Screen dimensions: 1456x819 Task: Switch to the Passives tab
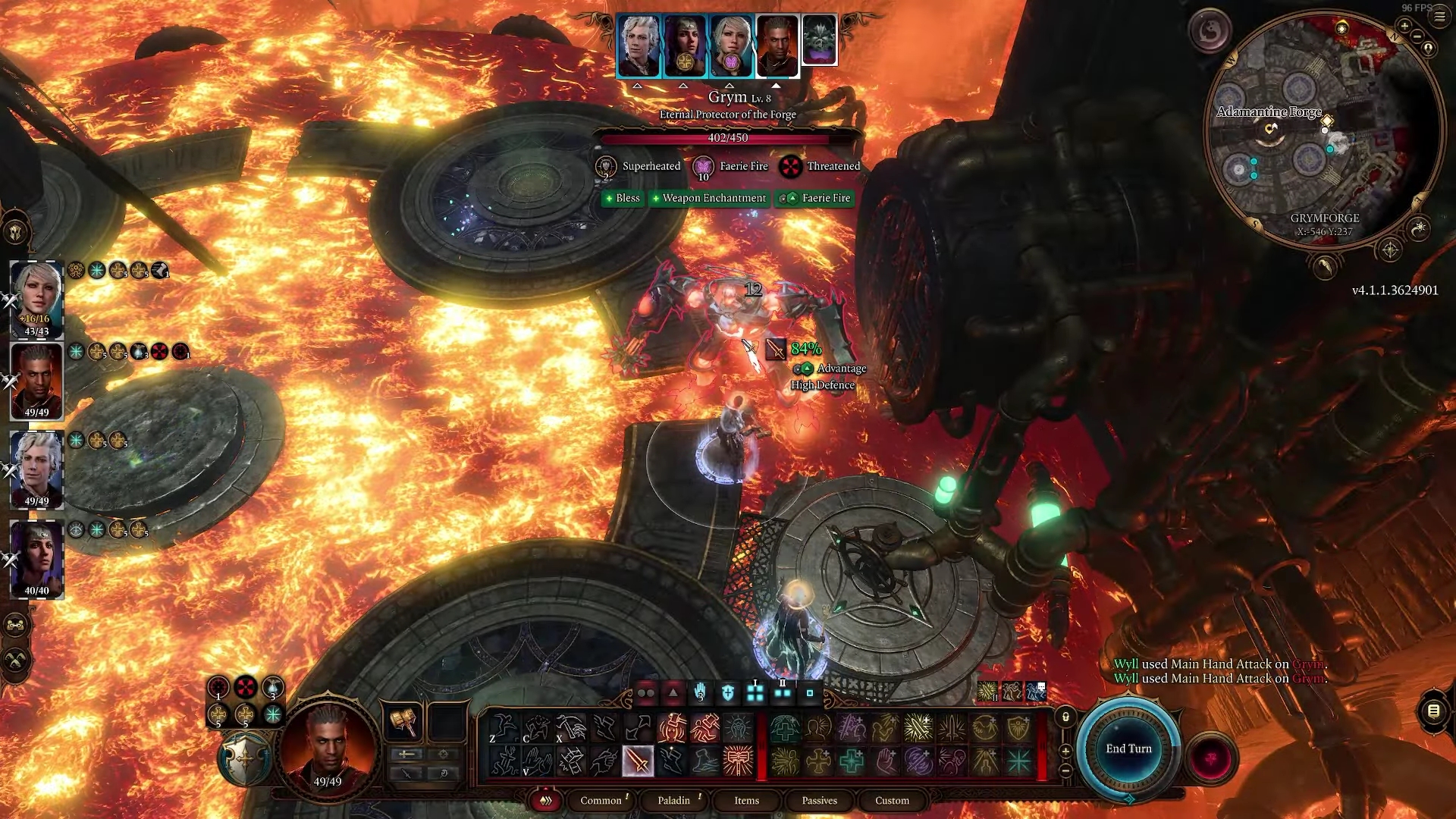click(819, 800)
